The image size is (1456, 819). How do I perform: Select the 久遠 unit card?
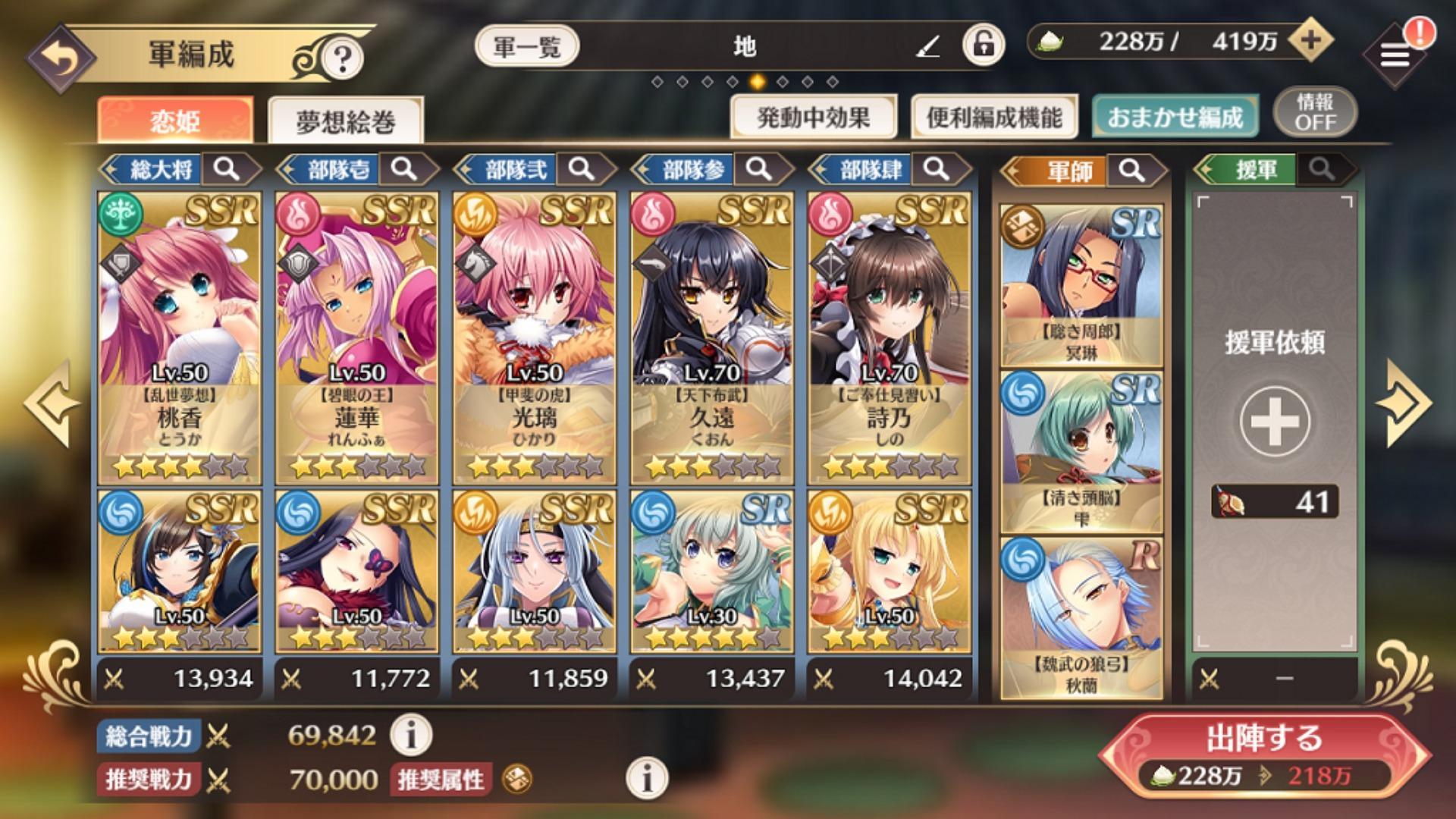[711, 337]
